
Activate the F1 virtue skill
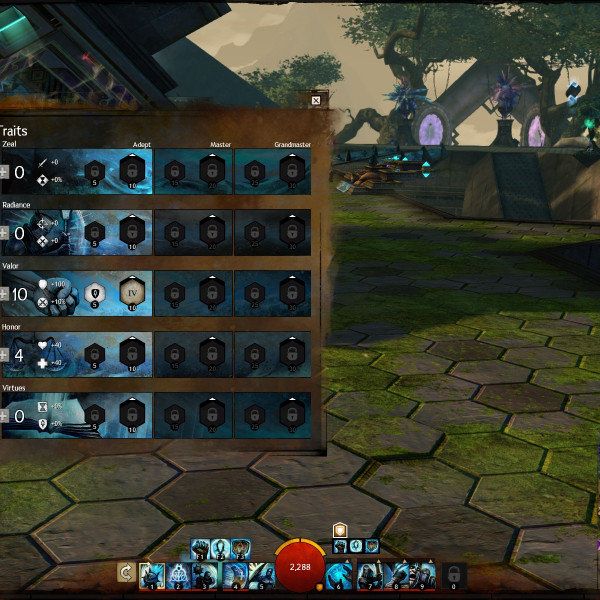click(x=200, y=548)
